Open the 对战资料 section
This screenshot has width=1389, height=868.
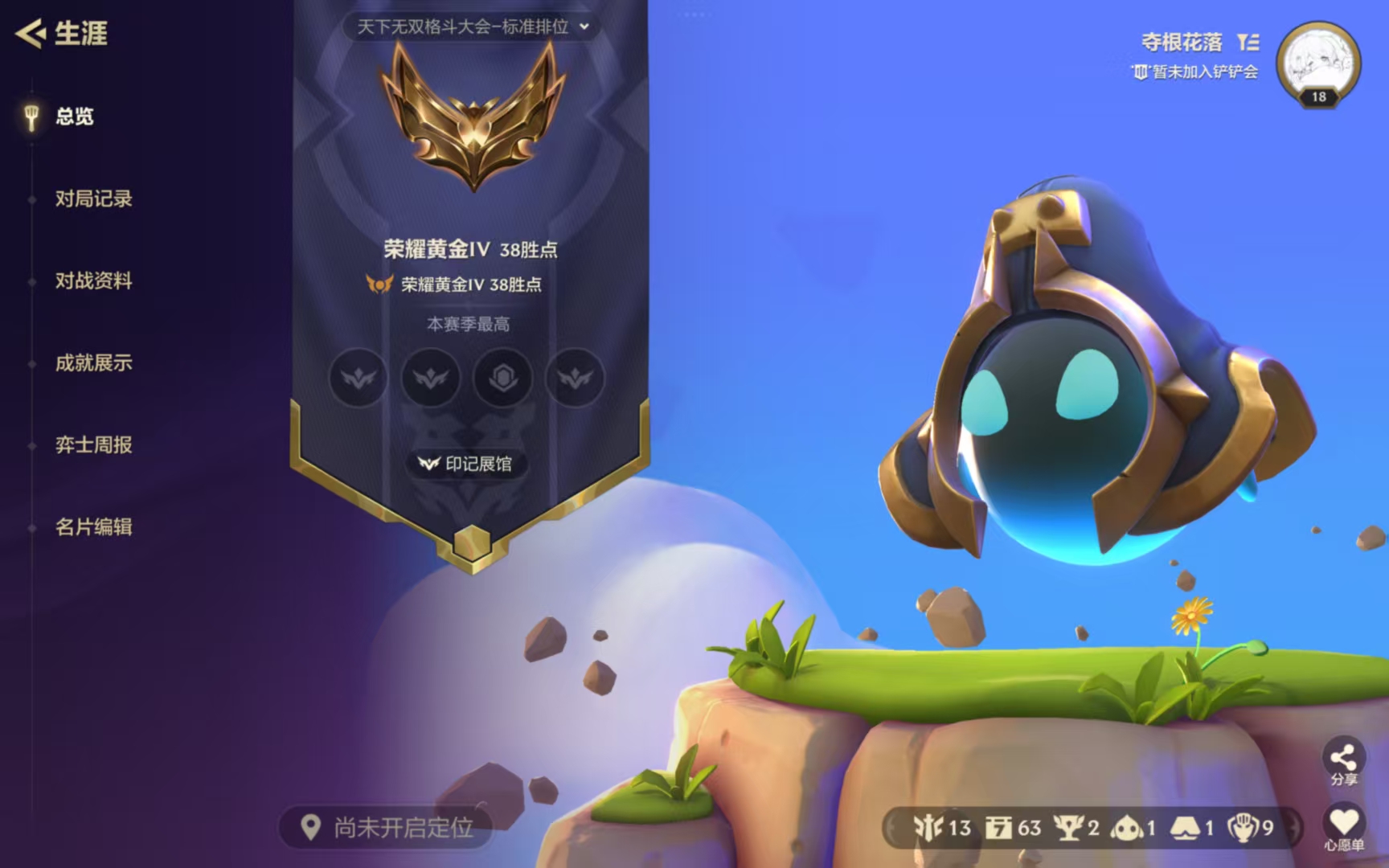pyautogui.click(x=93, y=280)
